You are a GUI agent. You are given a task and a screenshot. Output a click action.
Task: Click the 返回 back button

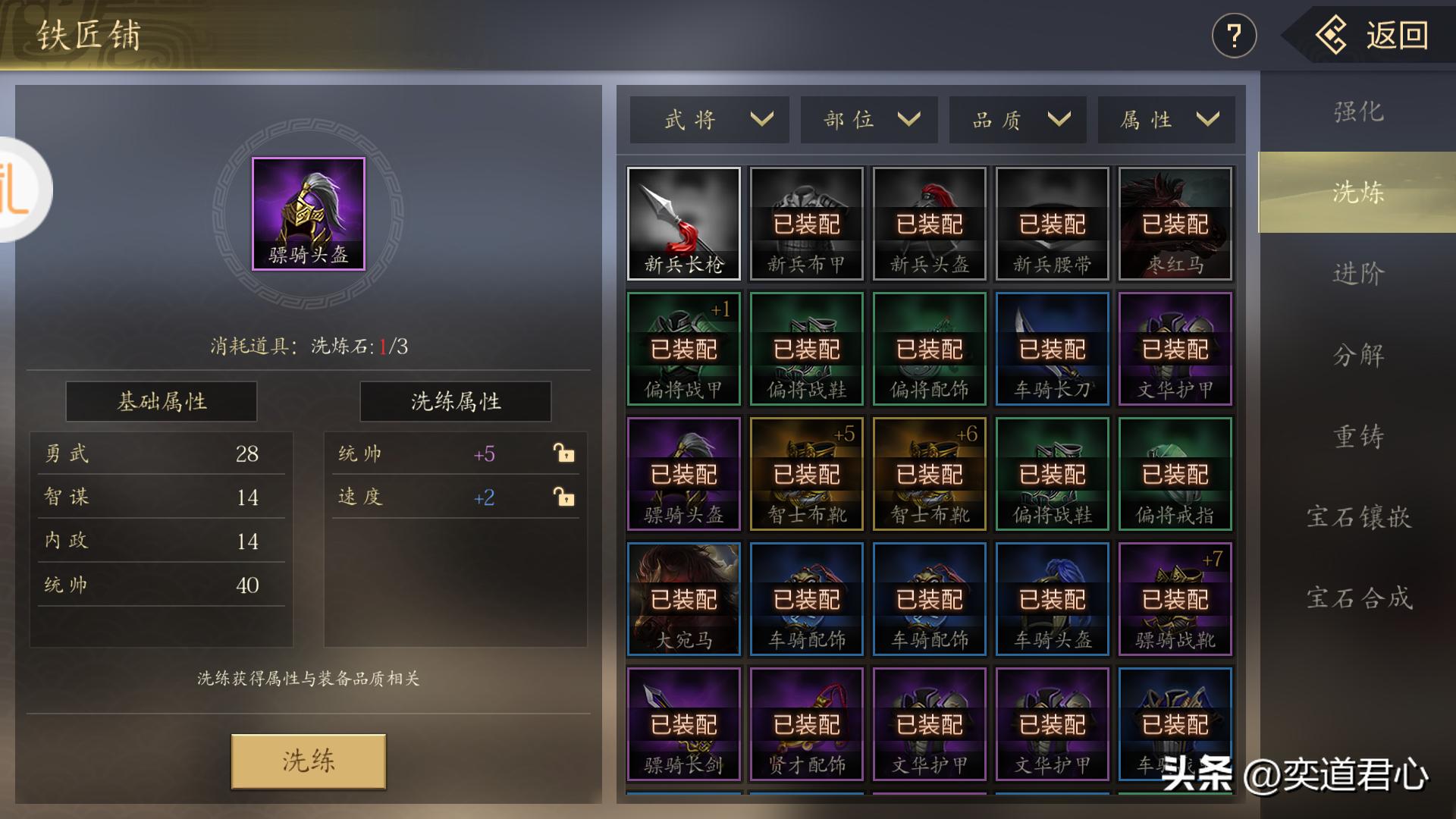(1395, 34)
